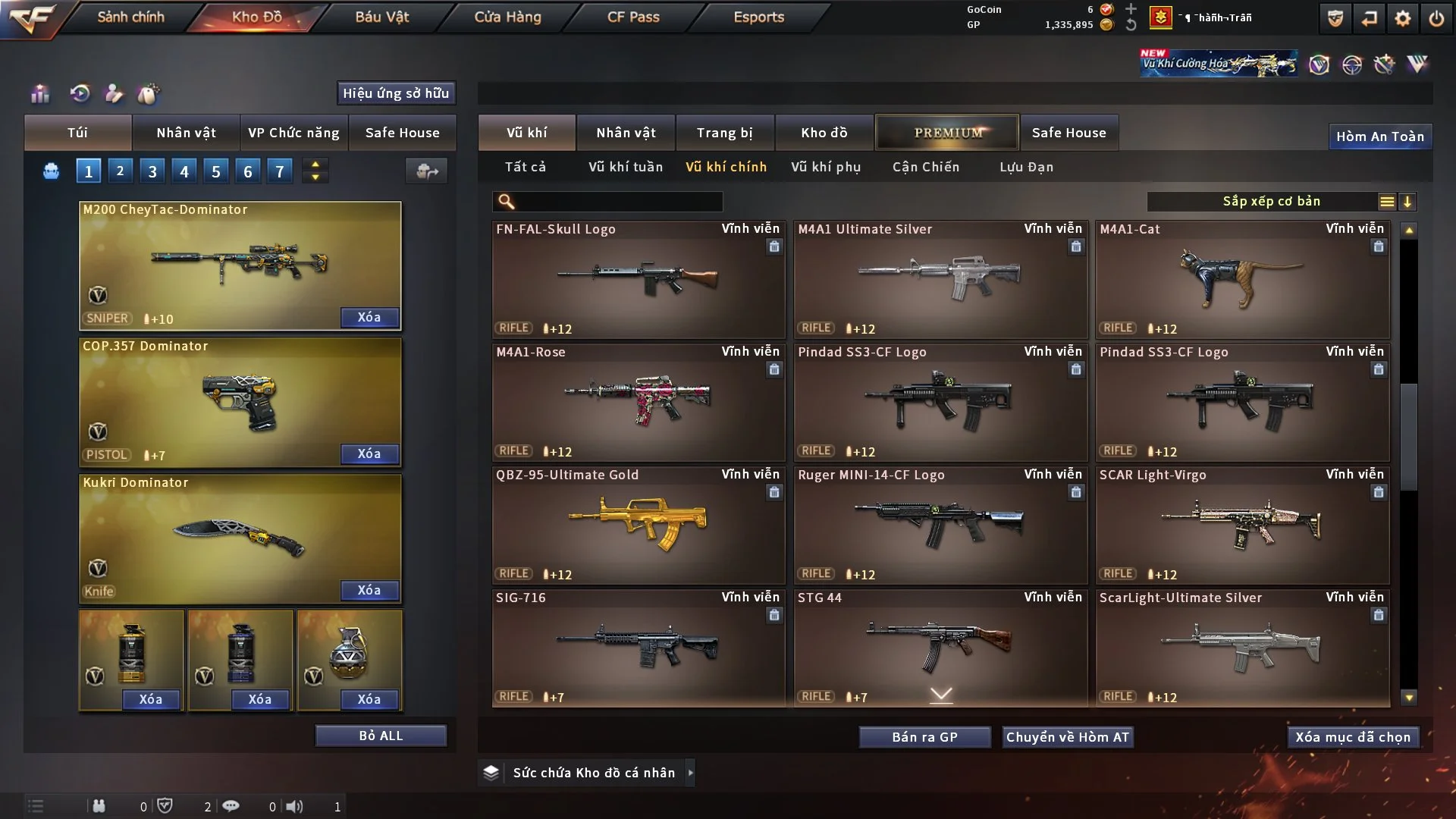Viewport: 1456px width, 819px height.
Task: Sell selected item with Bán ra GP
Action: [924, 737]
